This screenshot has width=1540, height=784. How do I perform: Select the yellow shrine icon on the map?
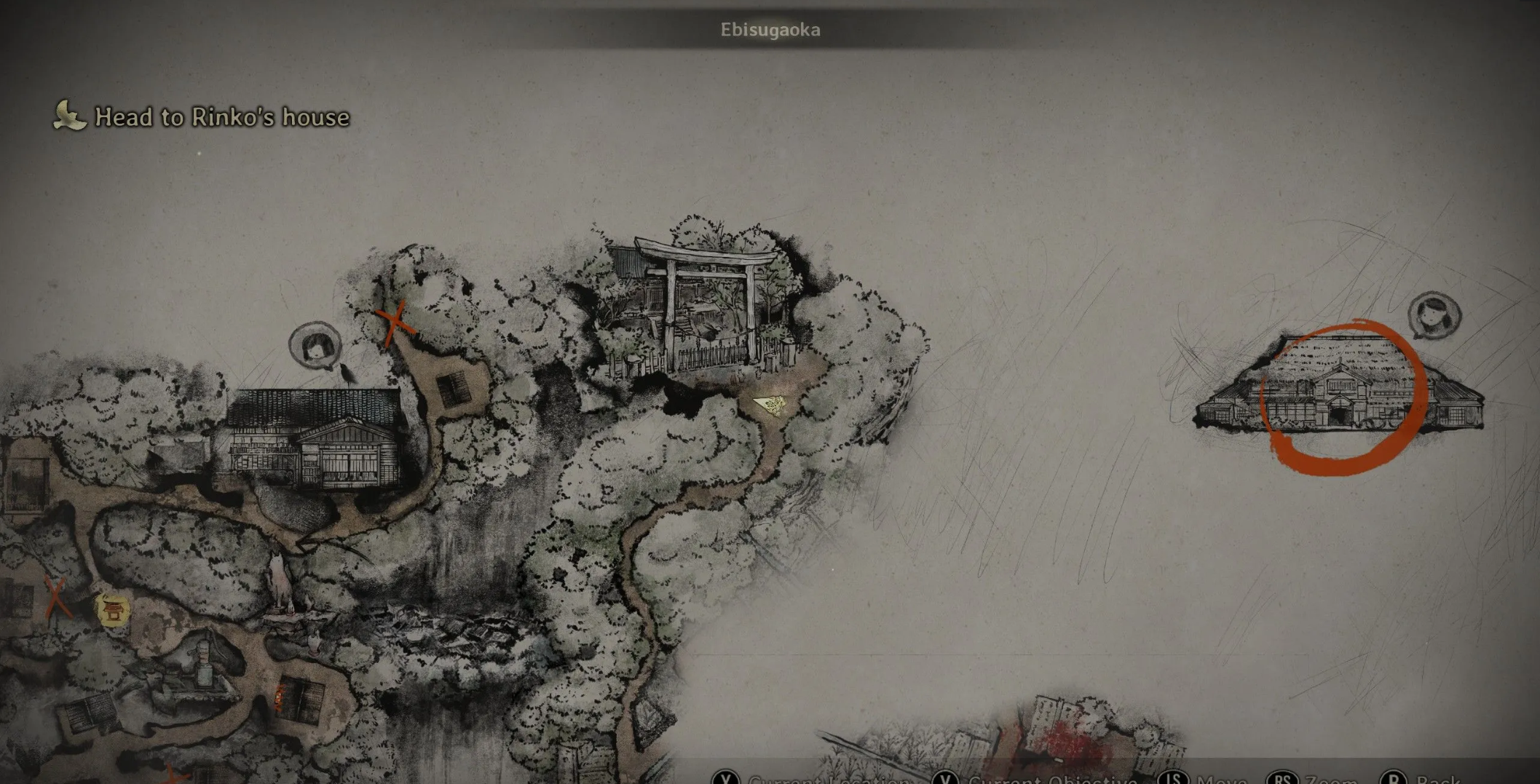click(x=113, y=610)
